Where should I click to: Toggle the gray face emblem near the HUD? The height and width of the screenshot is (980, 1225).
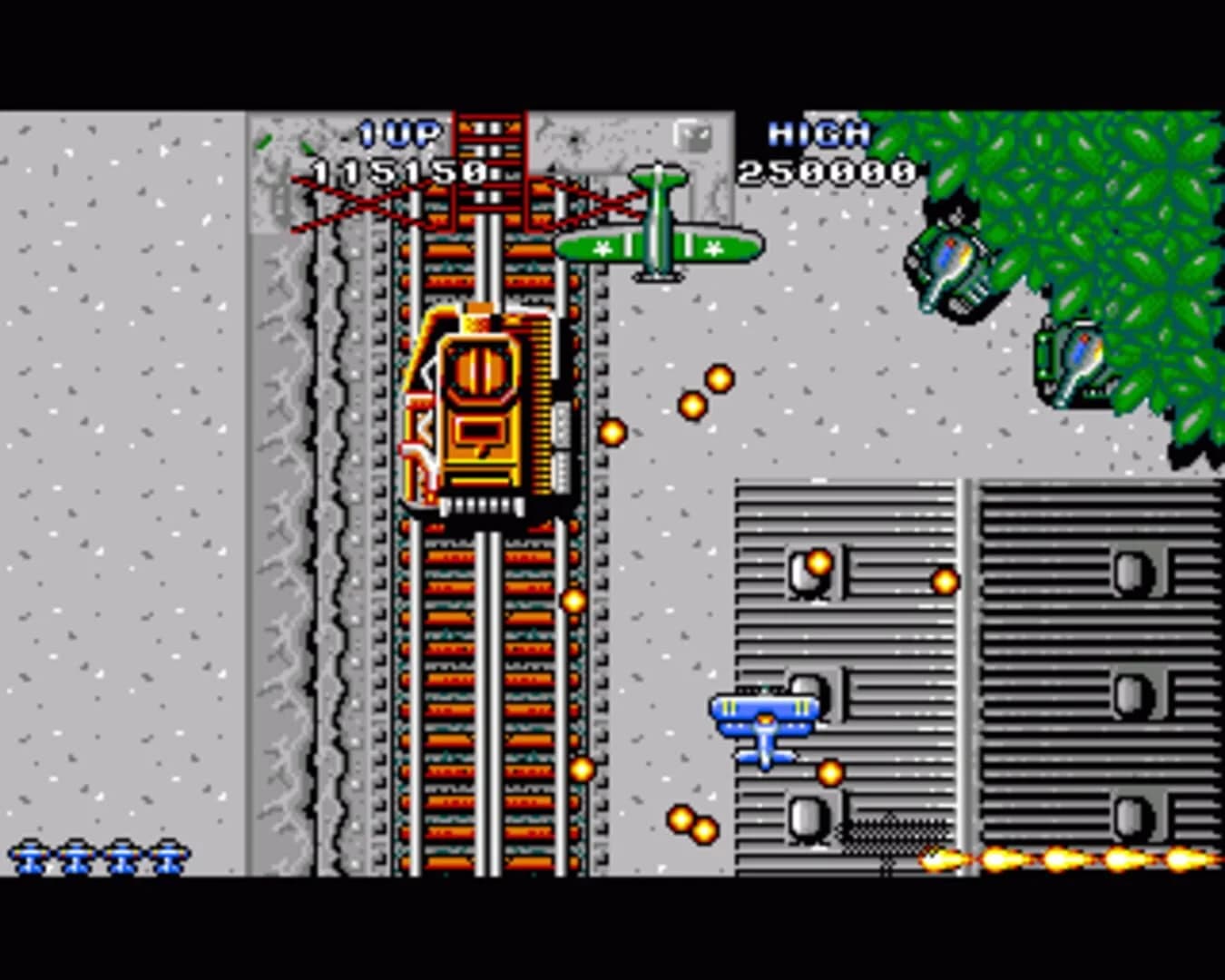693,136
